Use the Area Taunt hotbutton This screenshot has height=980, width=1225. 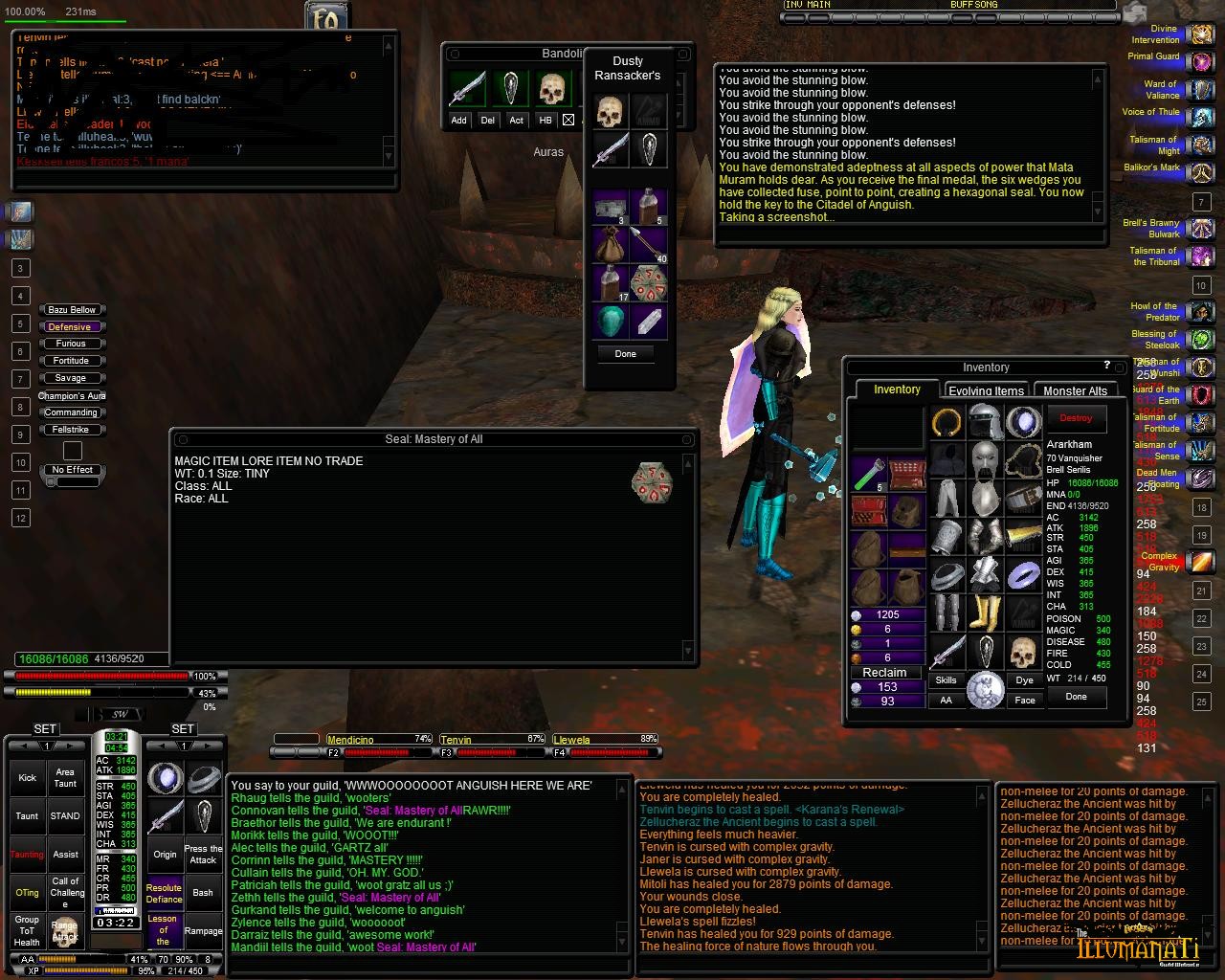[65, 777]
